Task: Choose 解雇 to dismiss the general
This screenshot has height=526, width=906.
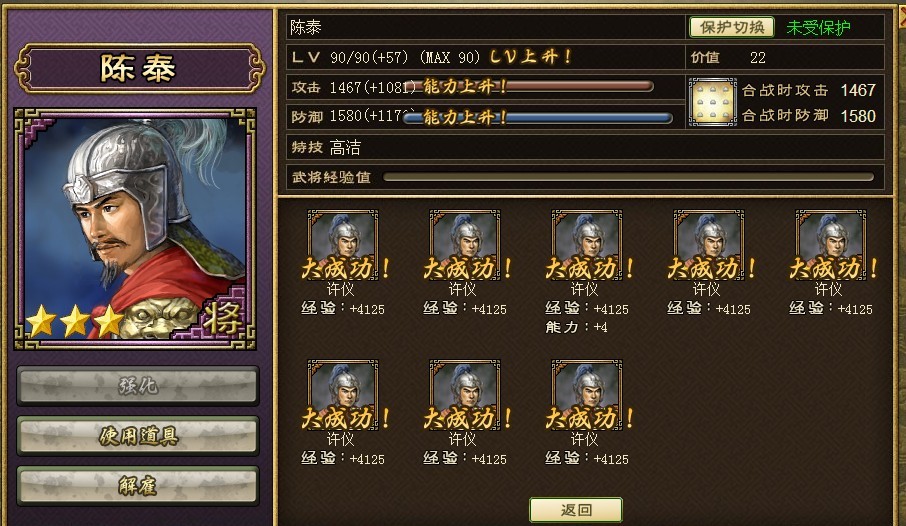Action: 138,484
